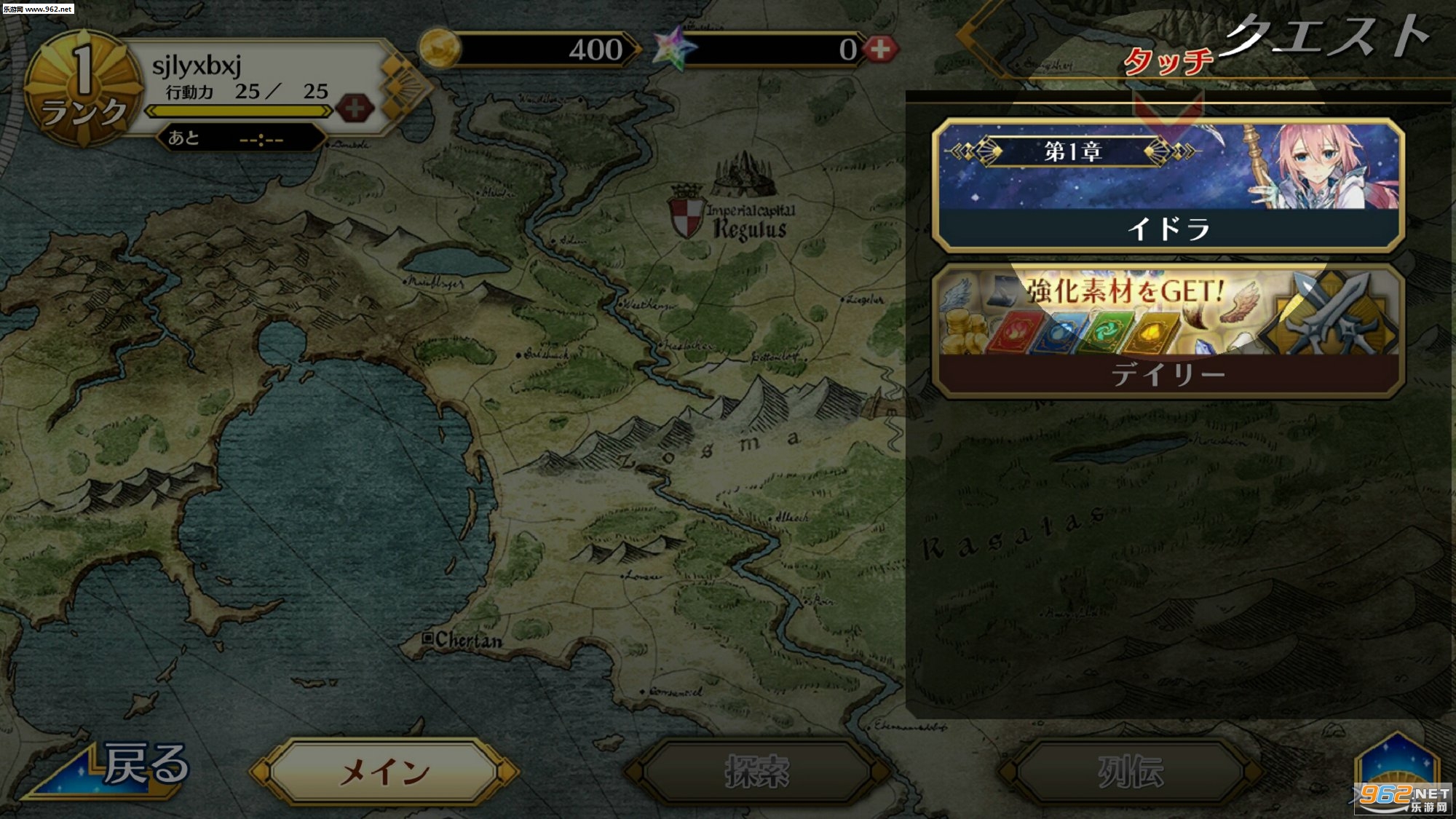Image resolution: width=1456 pixels, height=819 pixels.
Task: Select the メイン tab
Action: 384,772
